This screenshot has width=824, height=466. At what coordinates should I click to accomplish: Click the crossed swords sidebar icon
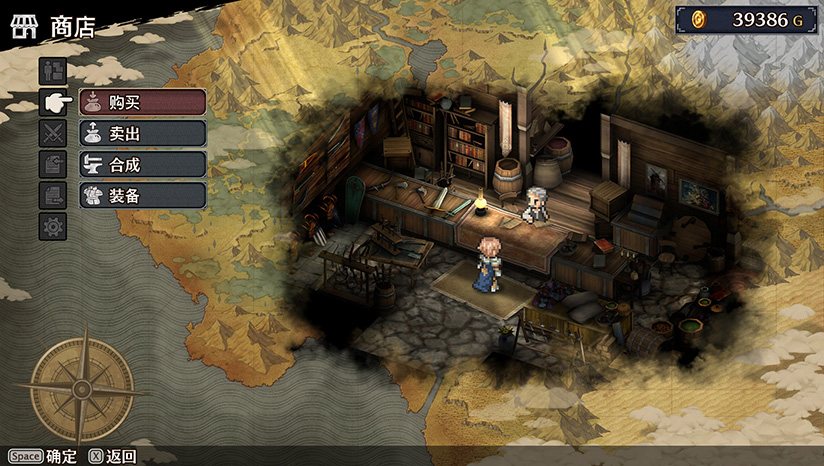click(53, 133)
